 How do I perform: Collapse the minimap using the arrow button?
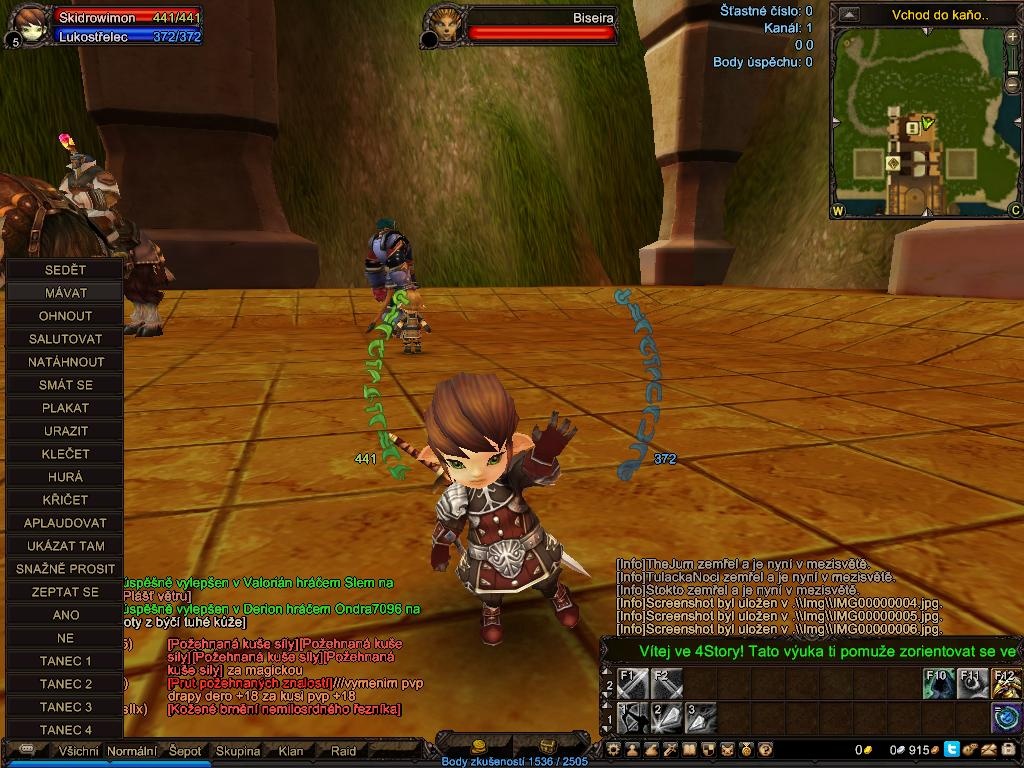tap(849, 14)
